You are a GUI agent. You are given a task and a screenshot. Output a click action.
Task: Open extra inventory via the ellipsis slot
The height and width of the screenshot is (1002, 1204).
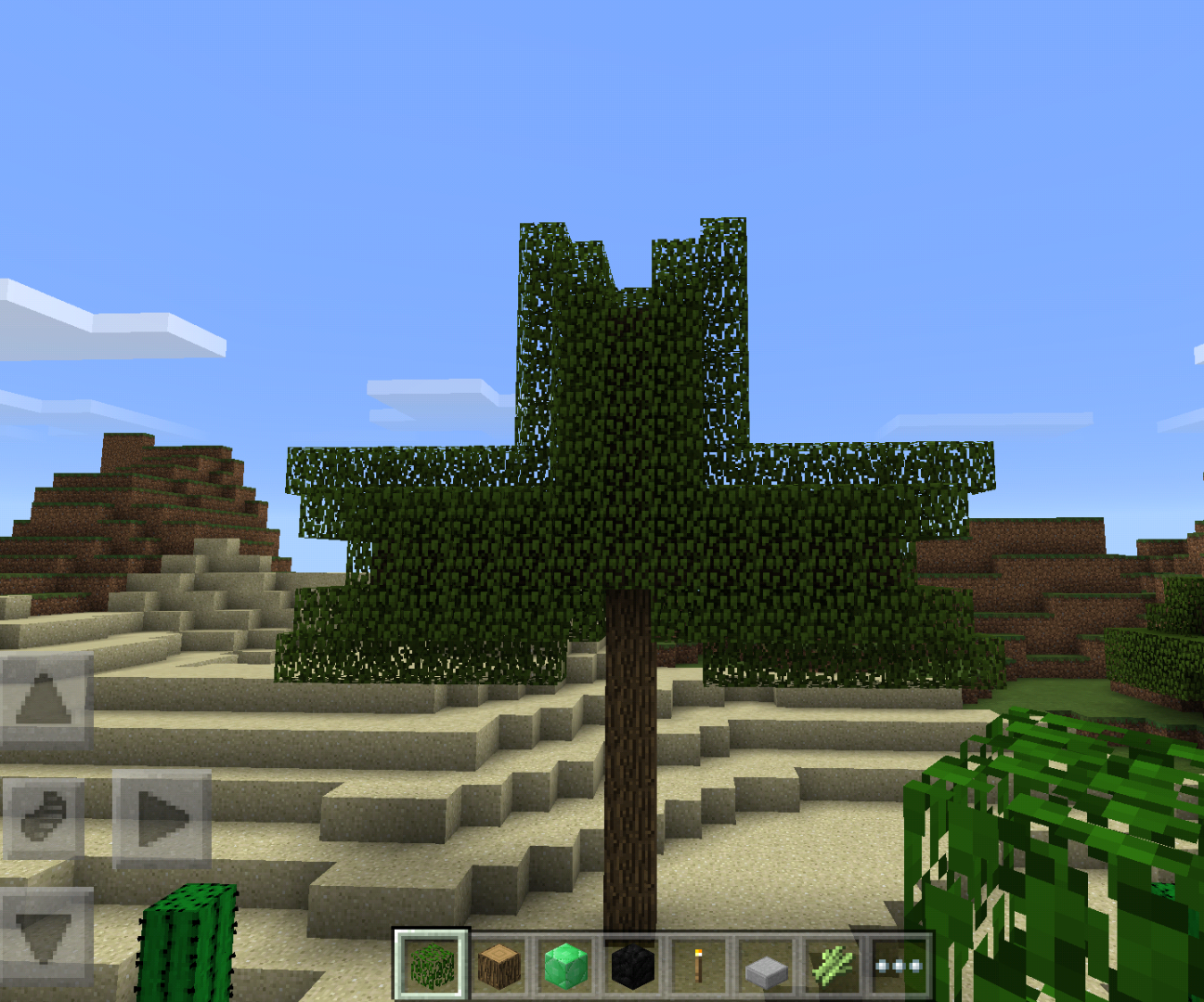(900, 966)
